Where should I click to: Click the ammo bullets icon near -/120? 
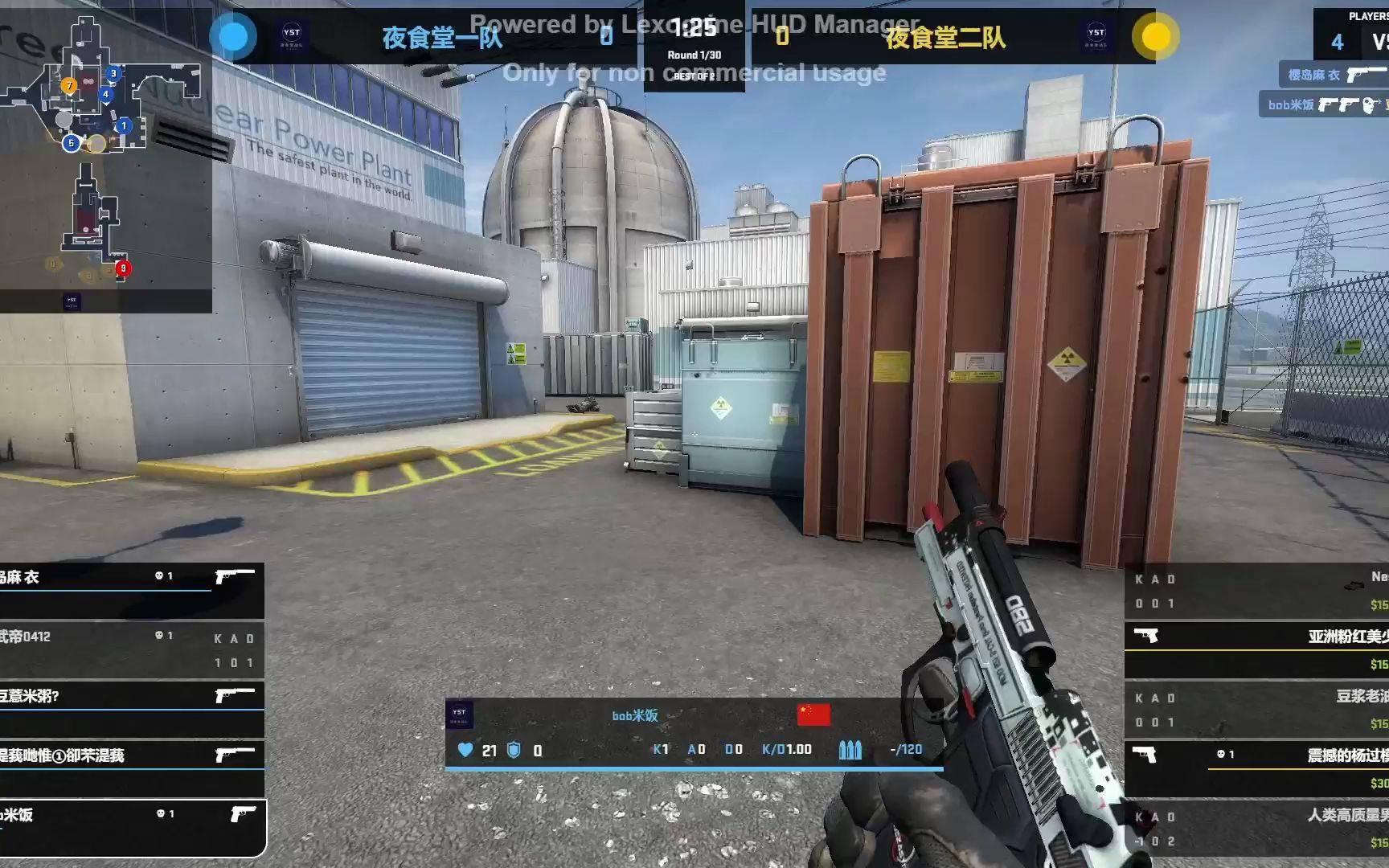point(851,748)
